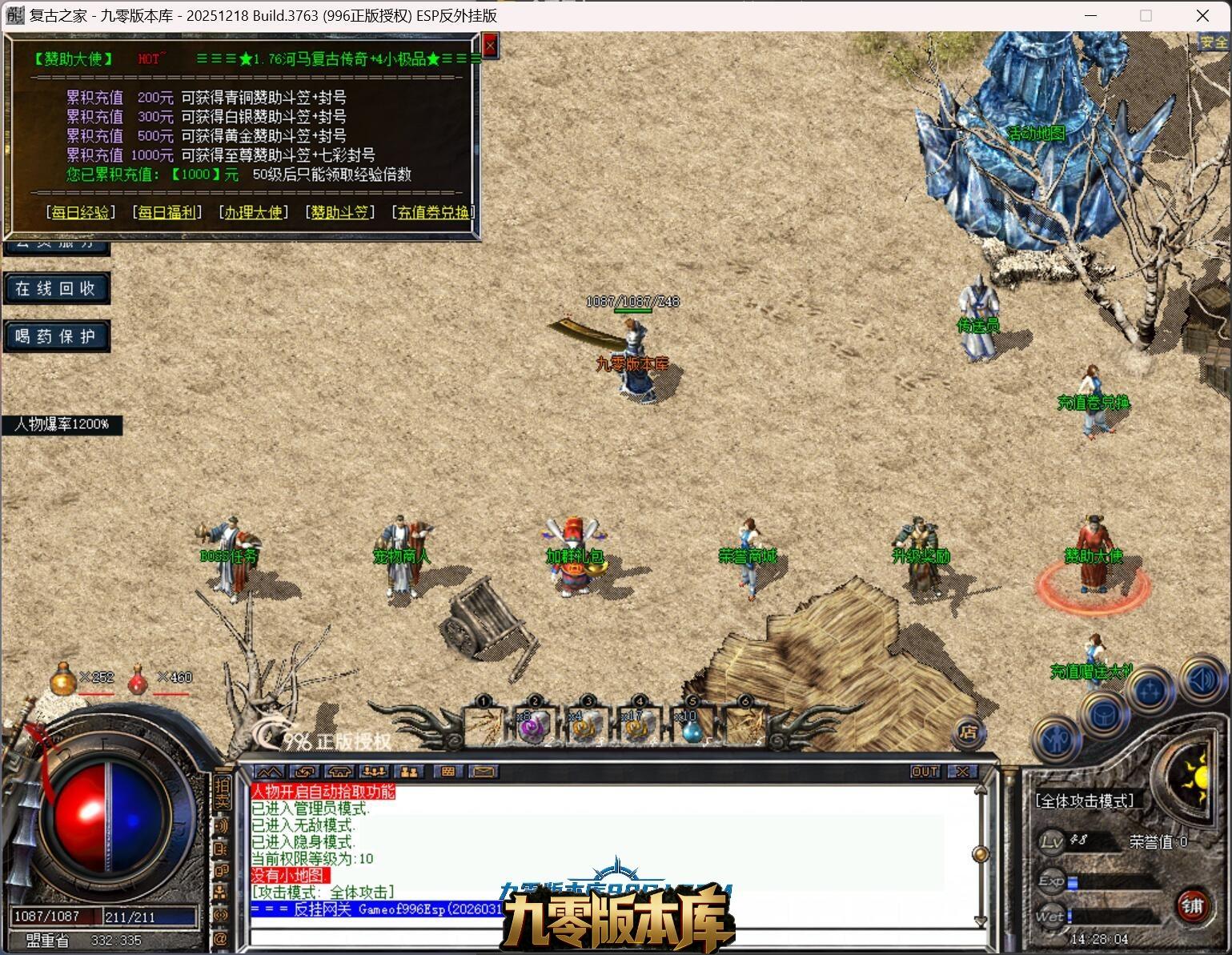Screen dimensions: 1232x955
Task: Choose the 办理大使 option
Action: pyautogui.click(x=253, y=212)
